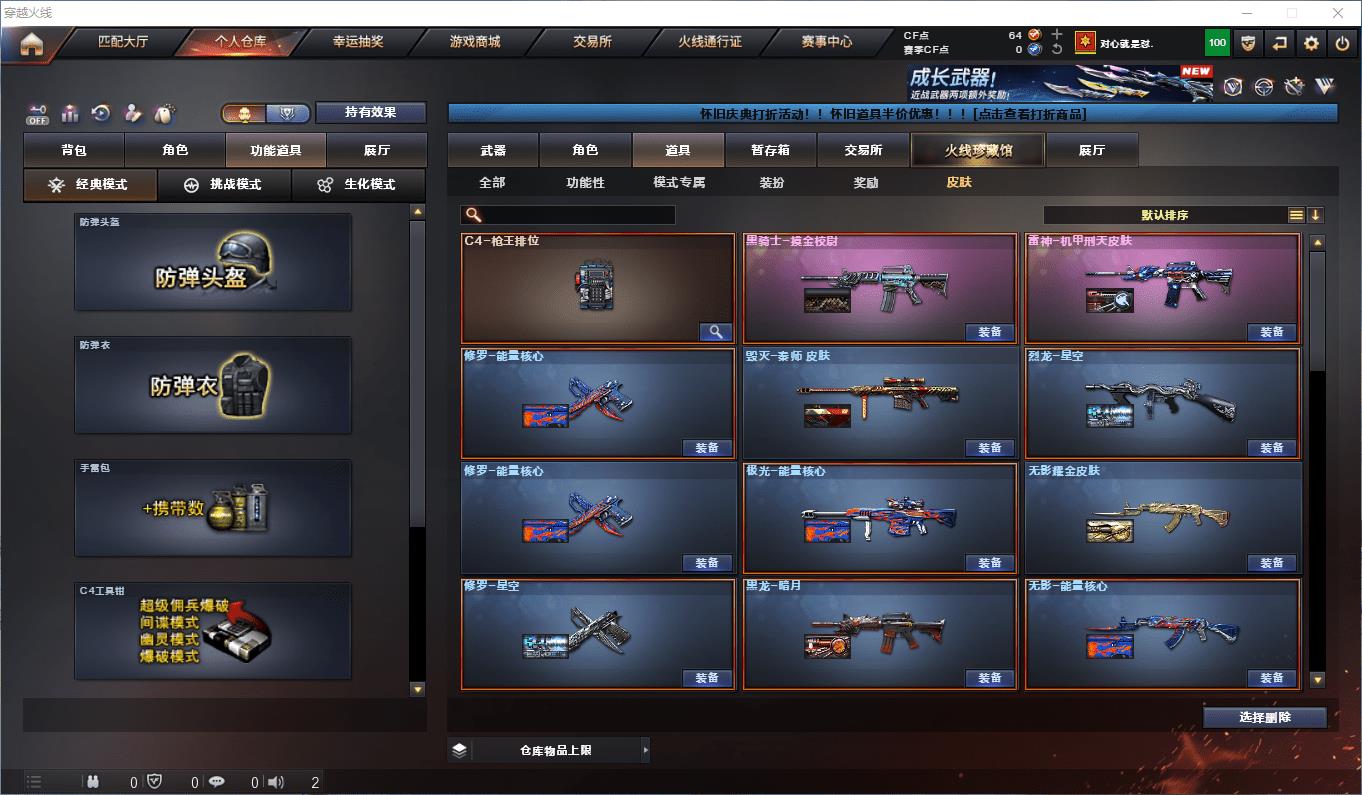Screen dimensions: 1362x795
Task: Go to 游戏商城 shop
Action: click(475, 42)
